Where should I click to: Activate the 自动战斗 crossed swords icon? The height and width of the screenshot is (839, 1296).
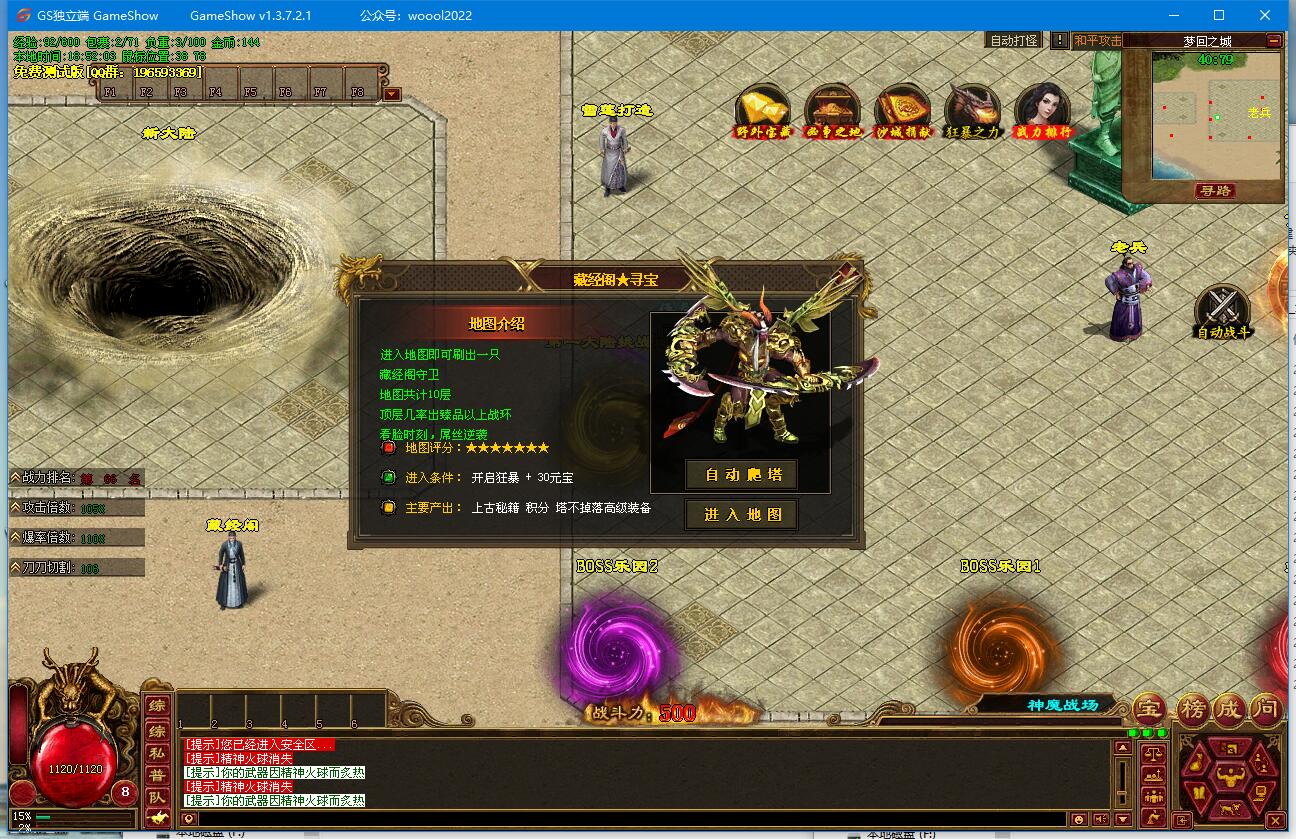click(1222, 308)
